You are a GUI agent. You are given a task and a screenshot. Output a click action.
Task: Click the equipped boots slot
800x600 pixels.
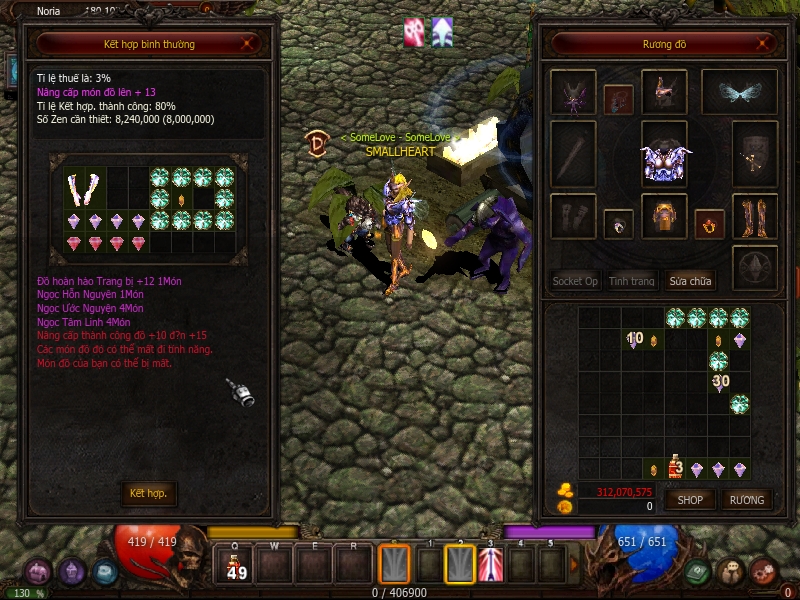[x=755, y=216]
